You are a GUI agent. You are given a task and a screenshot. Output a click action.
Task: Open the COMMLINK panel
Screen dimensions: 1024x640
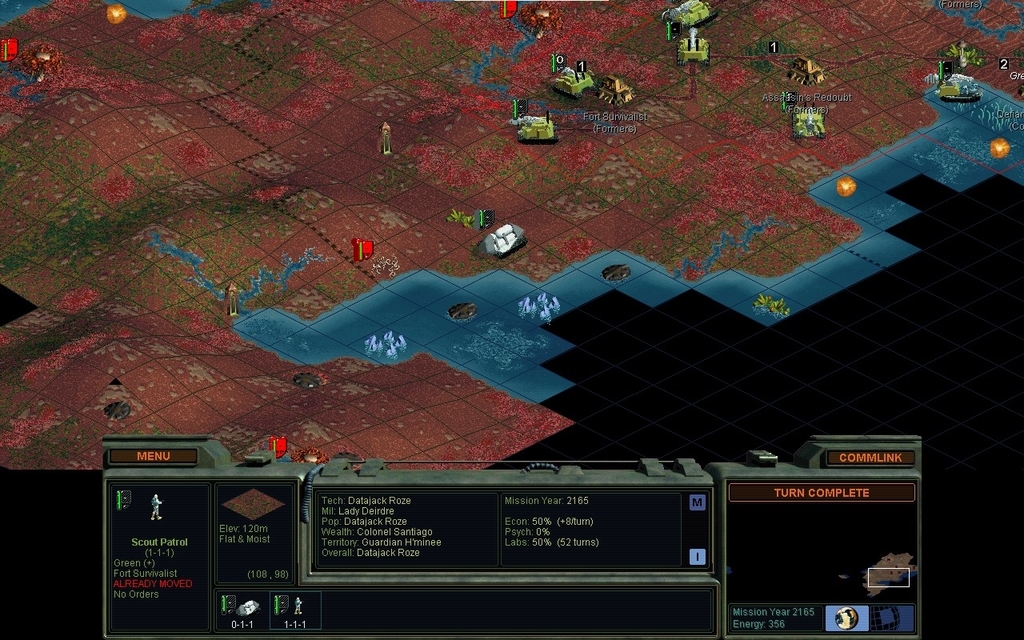tap(870, 458)
